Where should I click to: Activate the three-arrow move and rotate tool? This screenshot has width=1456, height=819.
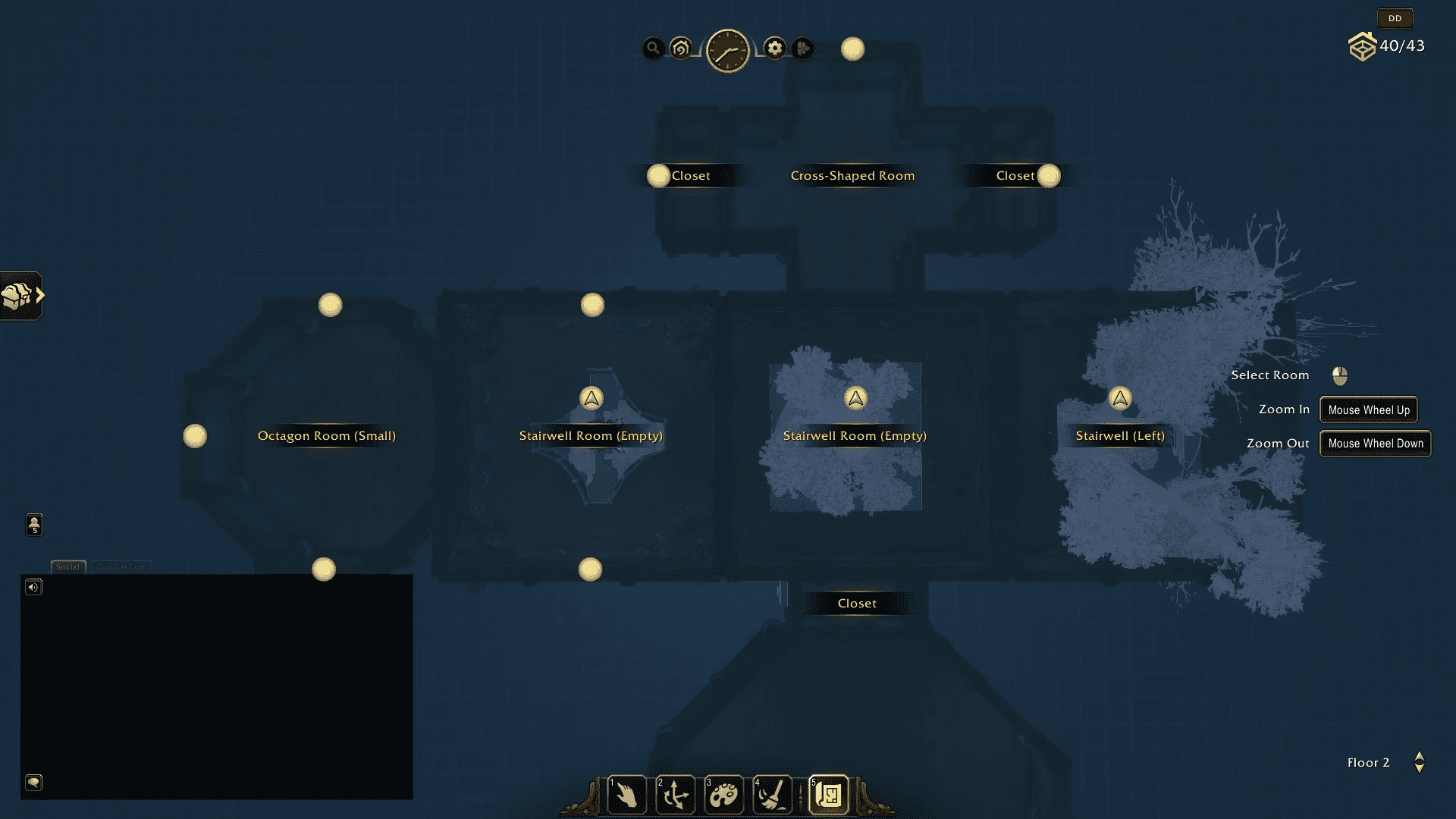675,795
